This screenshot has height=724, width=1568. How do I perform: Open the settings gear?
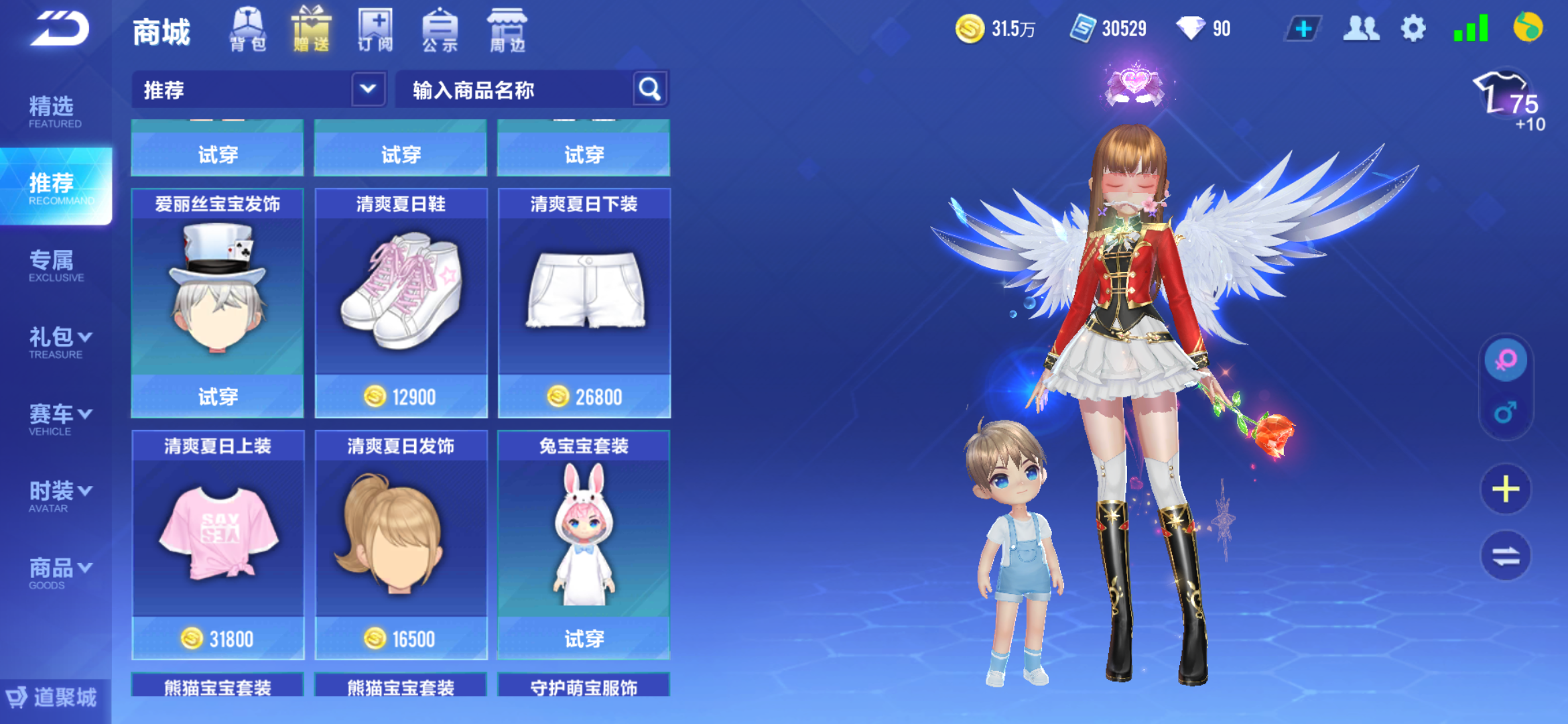[1413, 28]
